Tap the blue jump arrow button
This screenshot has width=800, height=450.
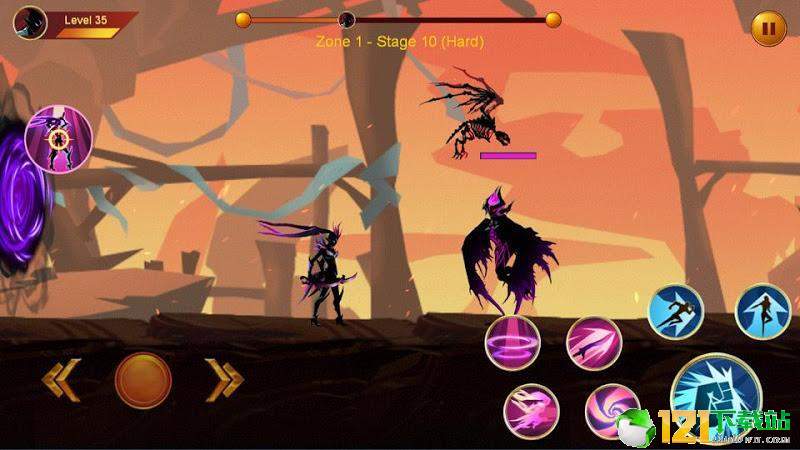763,312
